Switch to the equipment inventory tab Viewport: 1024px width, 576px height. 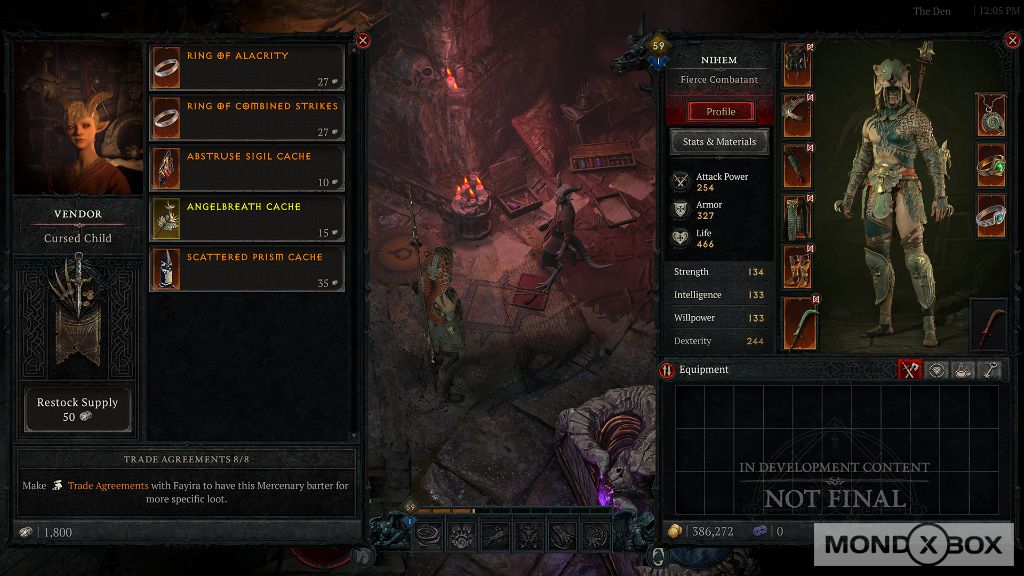(x=909, y=370)
